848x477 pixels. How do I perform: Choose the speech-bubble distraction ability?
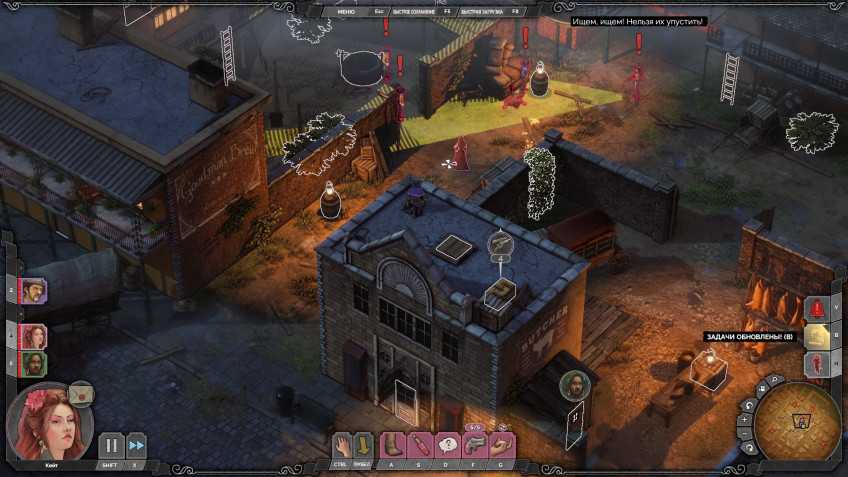447,445
